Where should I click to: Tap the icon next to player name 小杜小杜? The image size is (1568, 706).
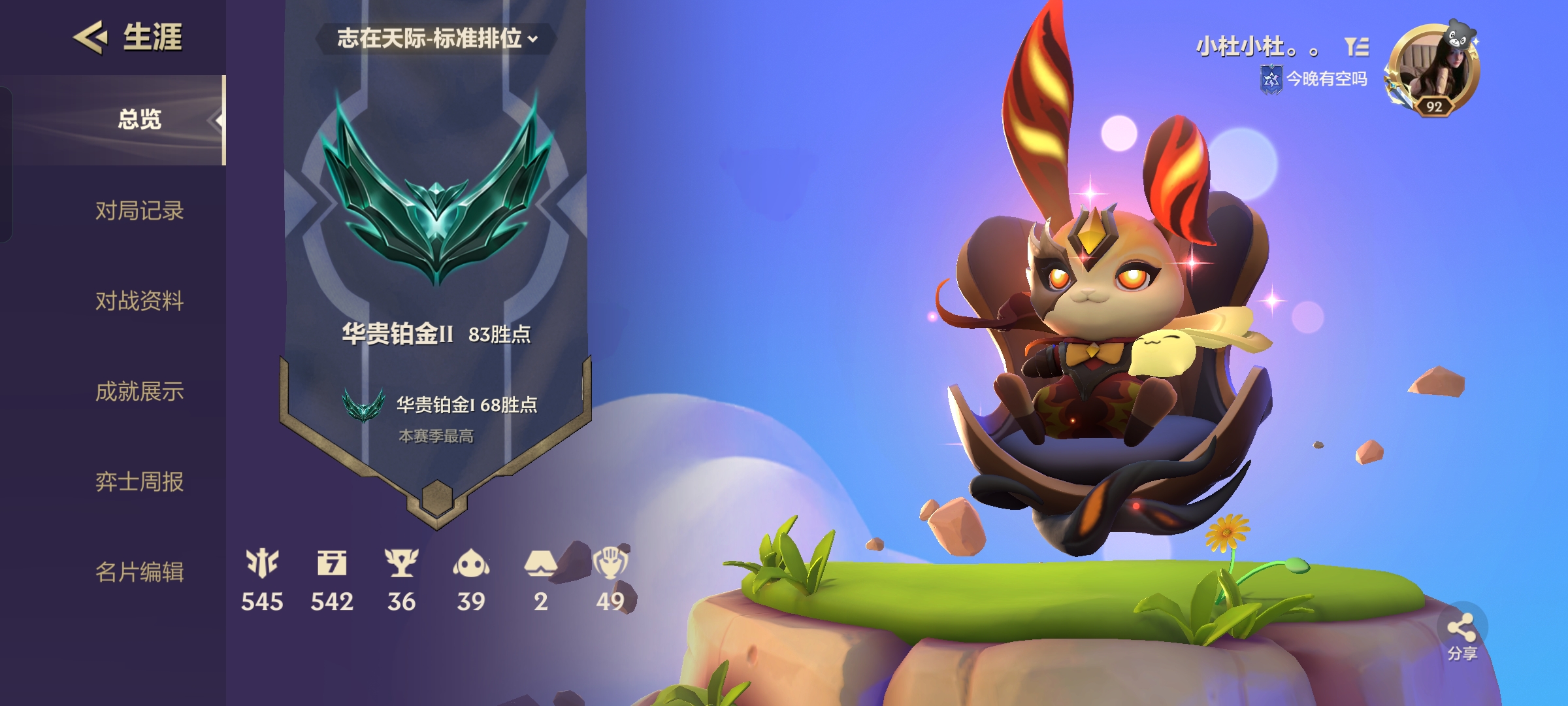click(x=1356, y=46)
